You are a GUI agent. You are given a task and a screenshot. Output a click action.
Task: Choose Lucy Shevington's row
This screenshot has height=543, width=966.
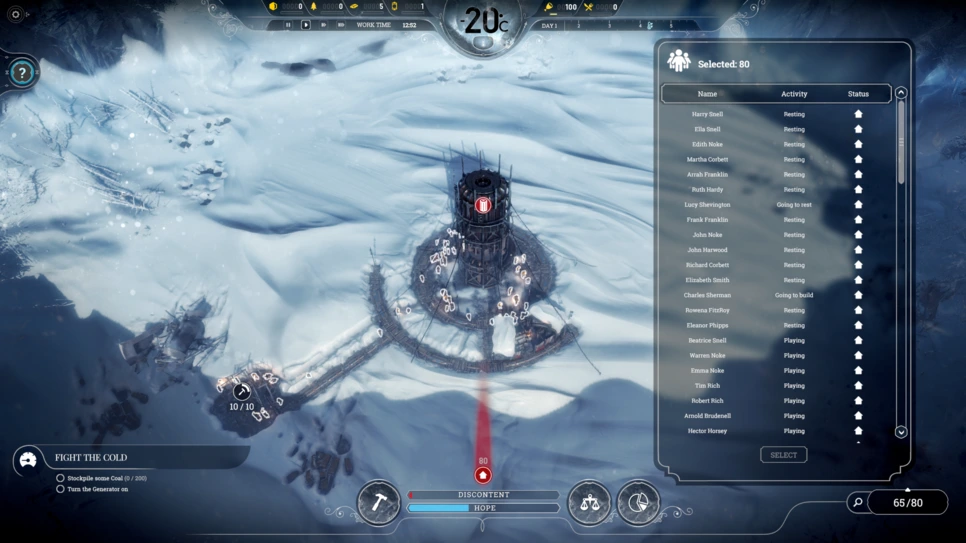click(707, 205)
